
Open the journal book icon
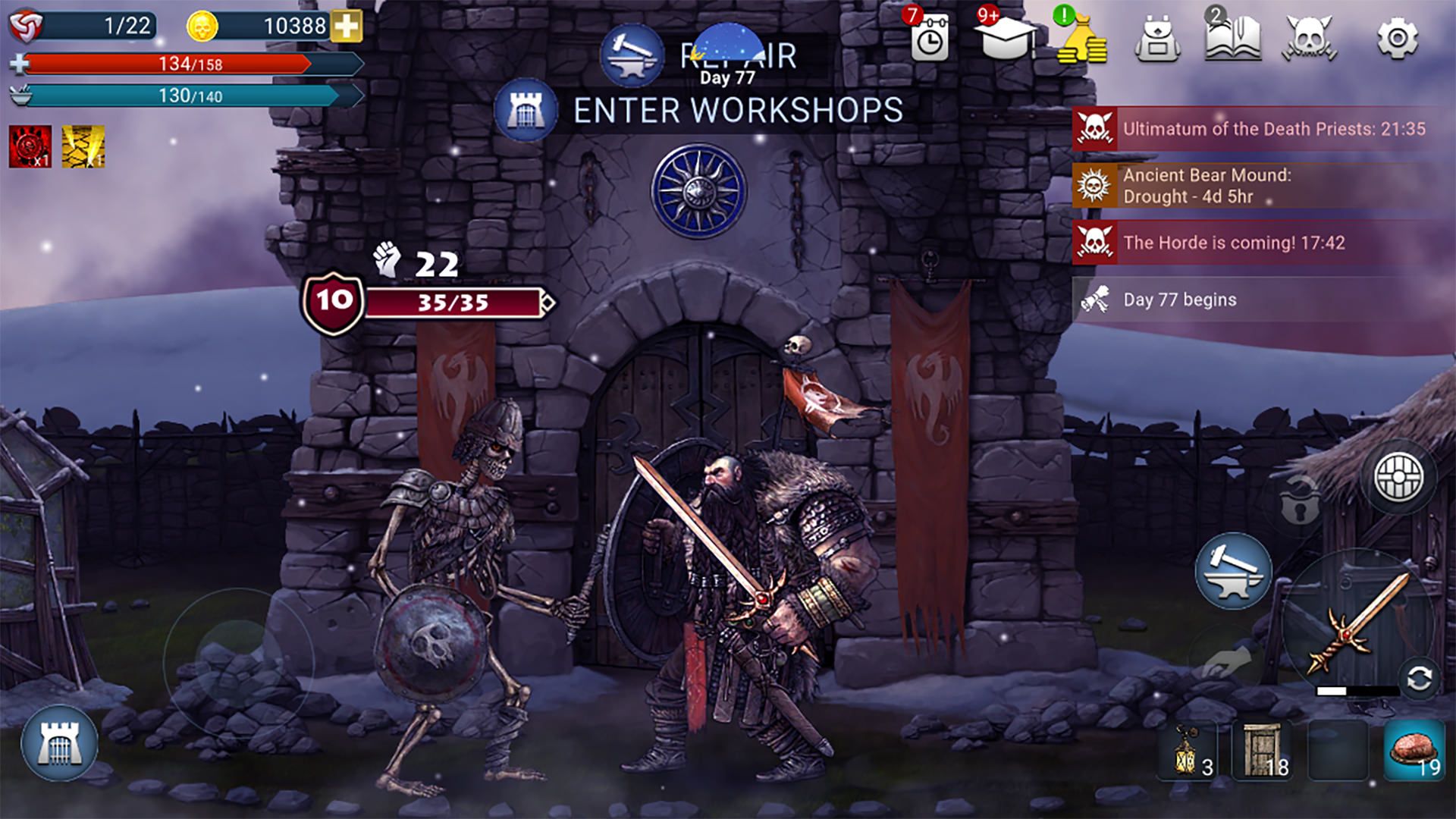1232,38
